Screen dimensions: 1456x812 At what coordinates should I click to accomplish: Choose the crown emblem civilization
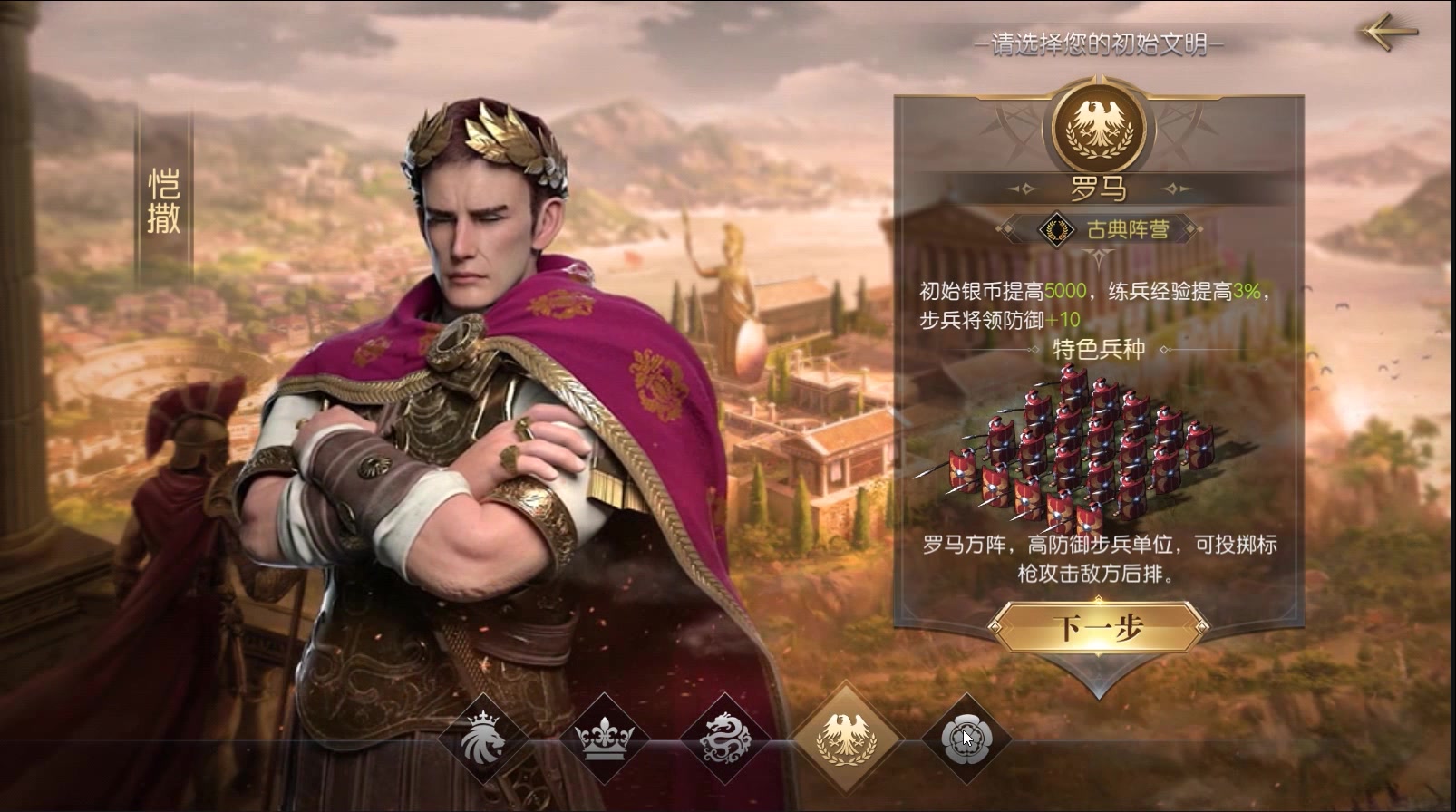point(605,738)
